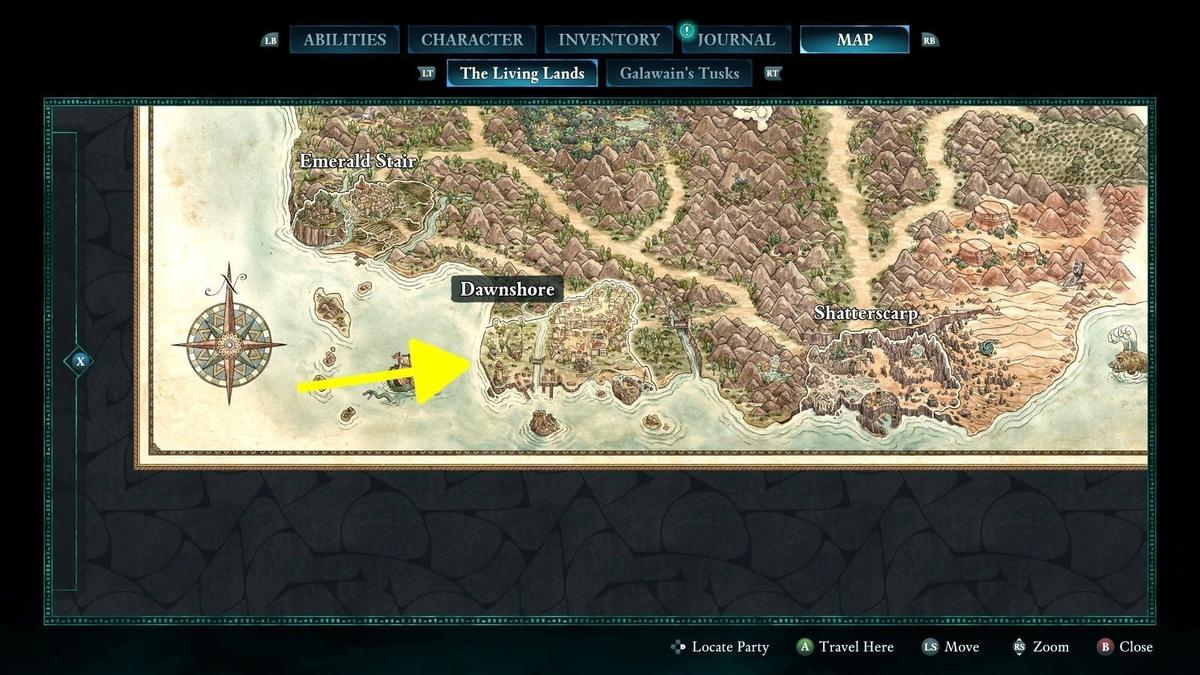Switch to Galawain's Tusks map
1200x675 pixels.
(x=679, y=73)
